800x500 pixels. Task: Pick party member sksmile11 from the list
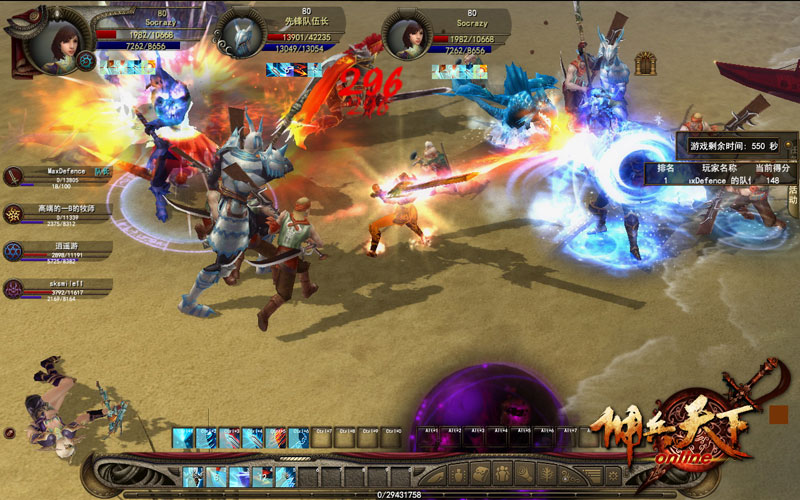(15, 288)
